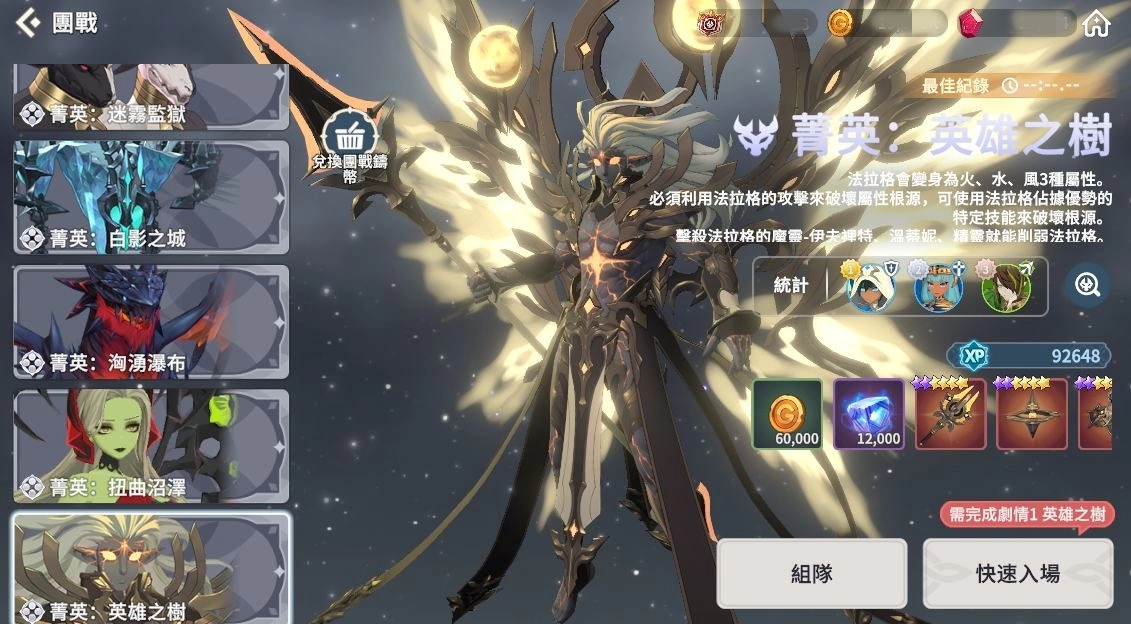Pick the 菁英：洶湧瀑布 raid
The image size is (1131, 624).
[150, 321]
